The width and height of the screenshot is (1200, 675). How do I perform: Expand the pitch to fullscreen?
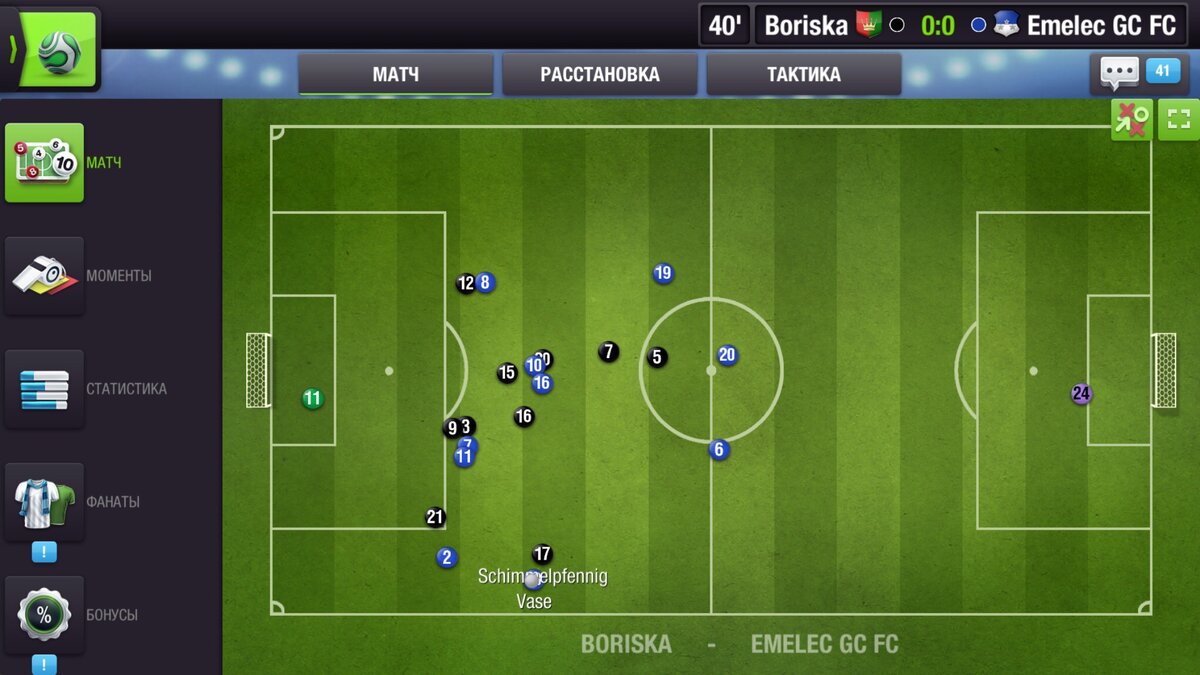coord(1178,120)
